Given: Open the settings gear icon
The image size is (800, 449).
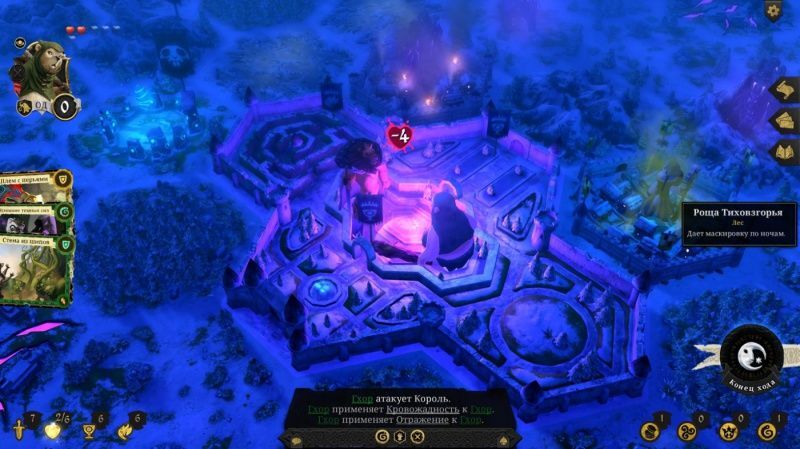Looking at the screenshot, I should [x=773, y=11].
